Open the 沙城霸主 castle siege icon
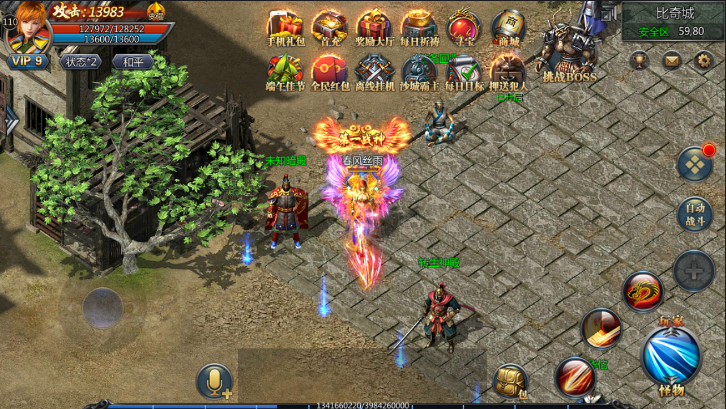This screenshot has width=726, height=409. (x=418, y=72)
